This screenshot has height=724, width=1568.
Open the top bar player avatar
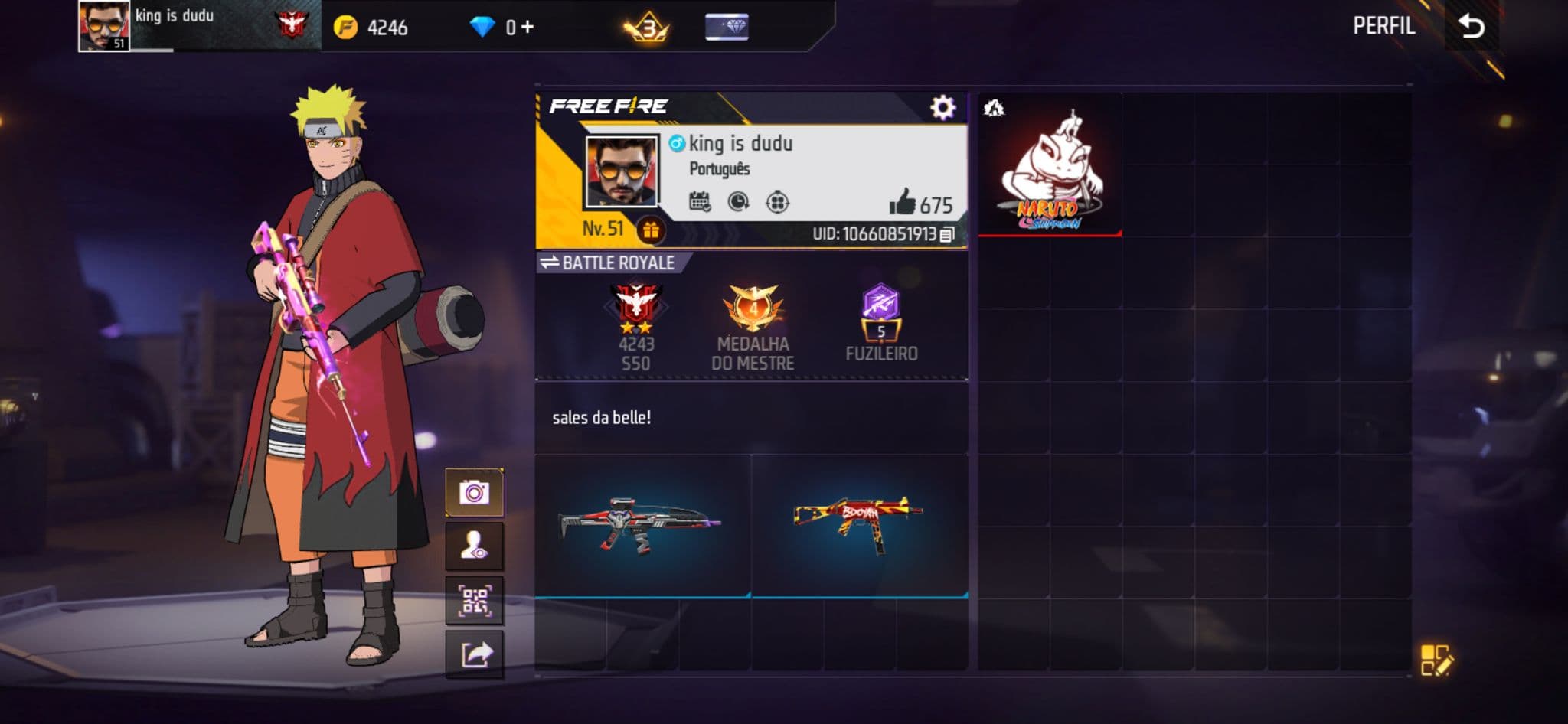click(x=104, y=26)
